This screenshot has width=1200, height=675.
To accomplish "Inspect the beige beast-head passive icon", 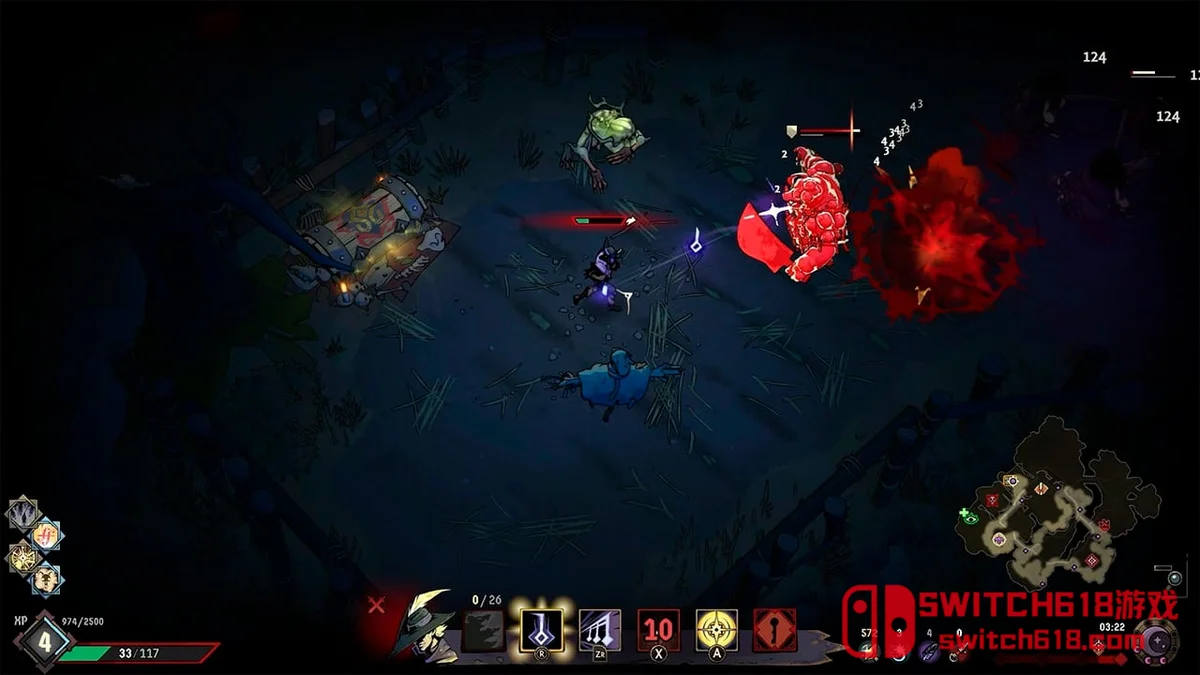I will pos(46,580).
